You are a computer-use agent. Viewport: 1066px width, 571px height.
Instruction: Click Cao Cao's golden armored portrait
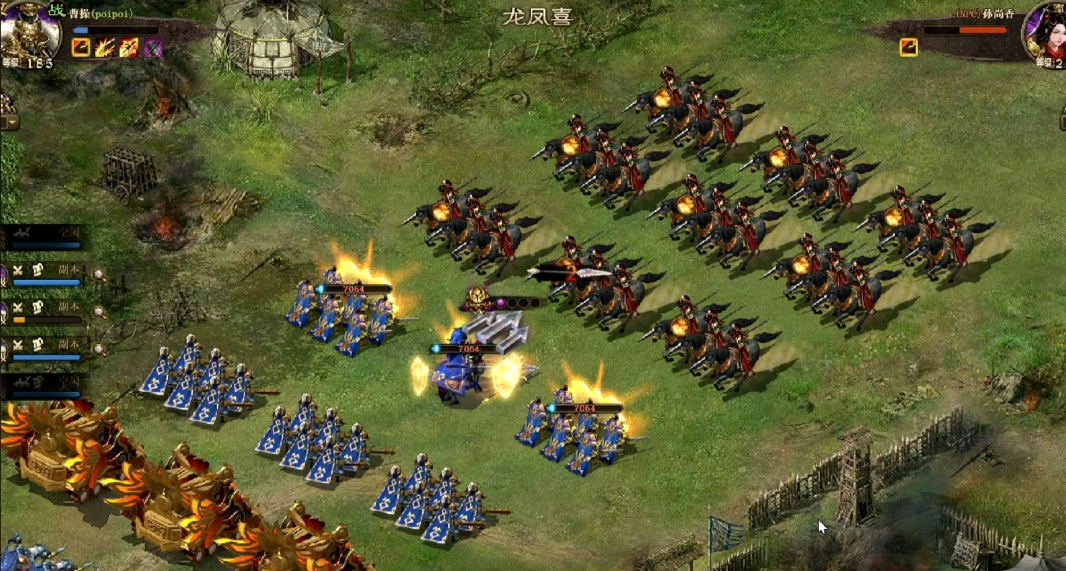point(28,30)
